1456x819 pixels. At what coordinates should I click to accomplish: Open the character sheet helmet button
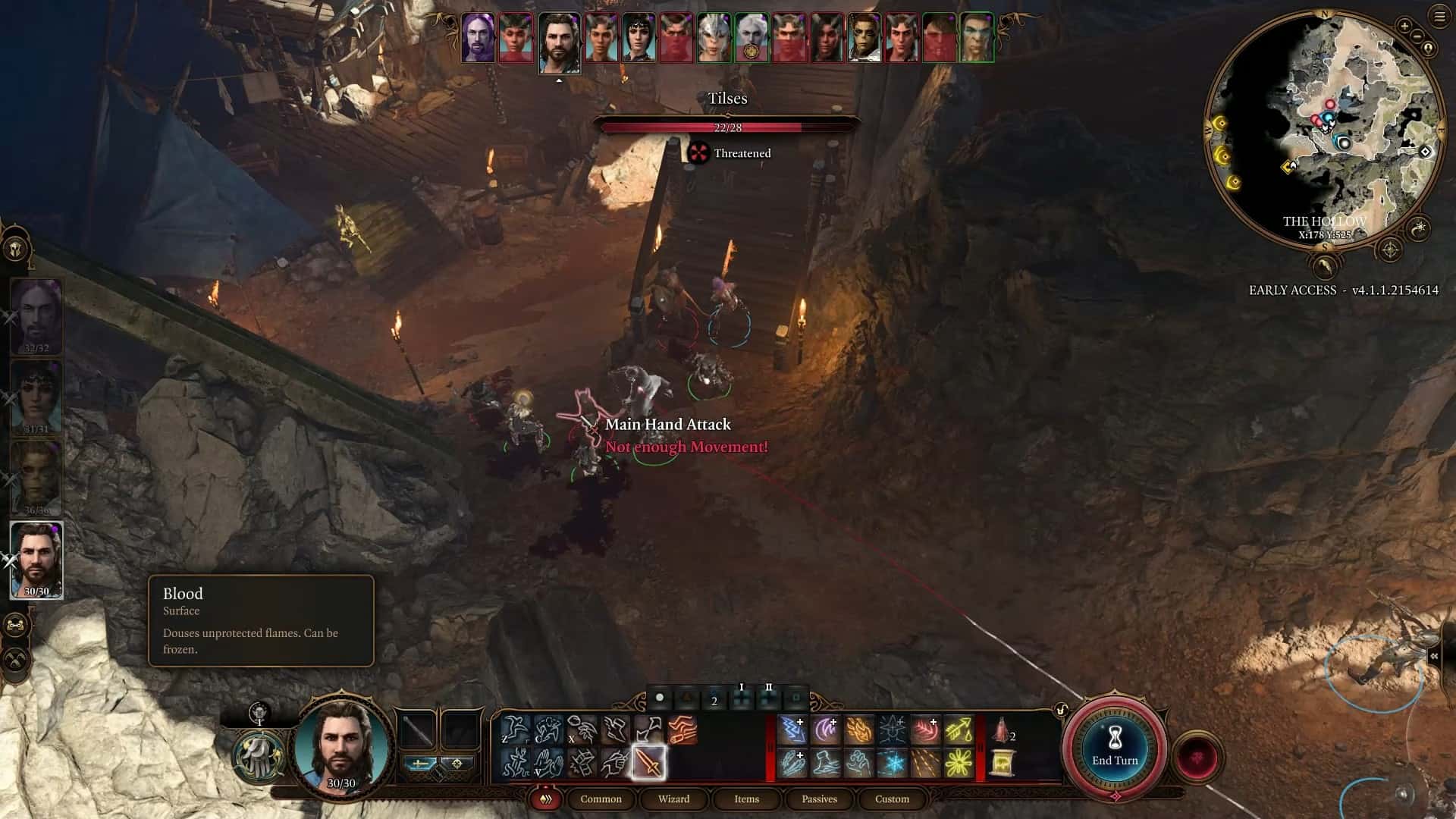17,249
